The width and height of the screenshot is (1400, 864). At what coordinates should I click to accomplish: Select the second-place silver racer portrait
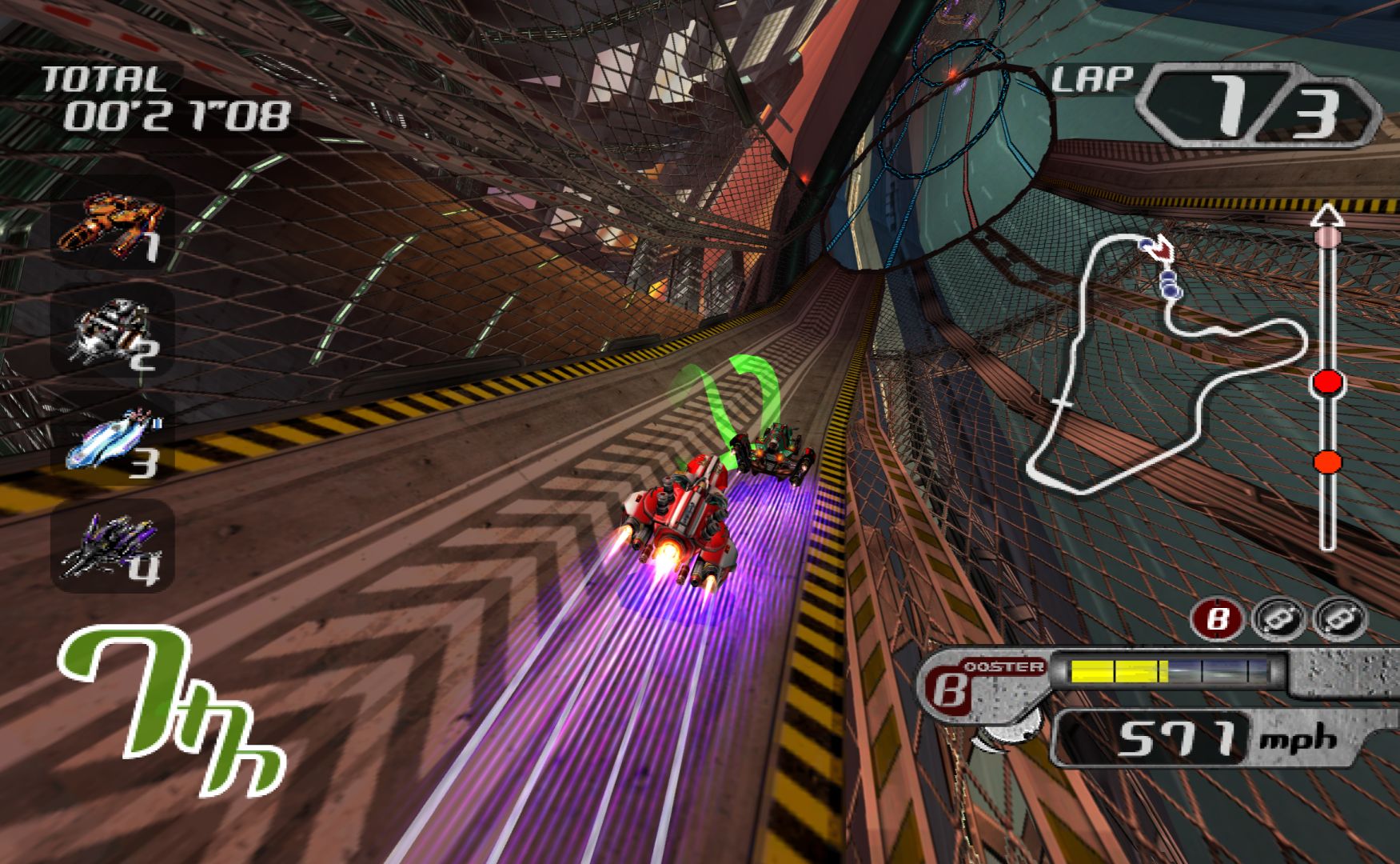click(x=114, y=330)
